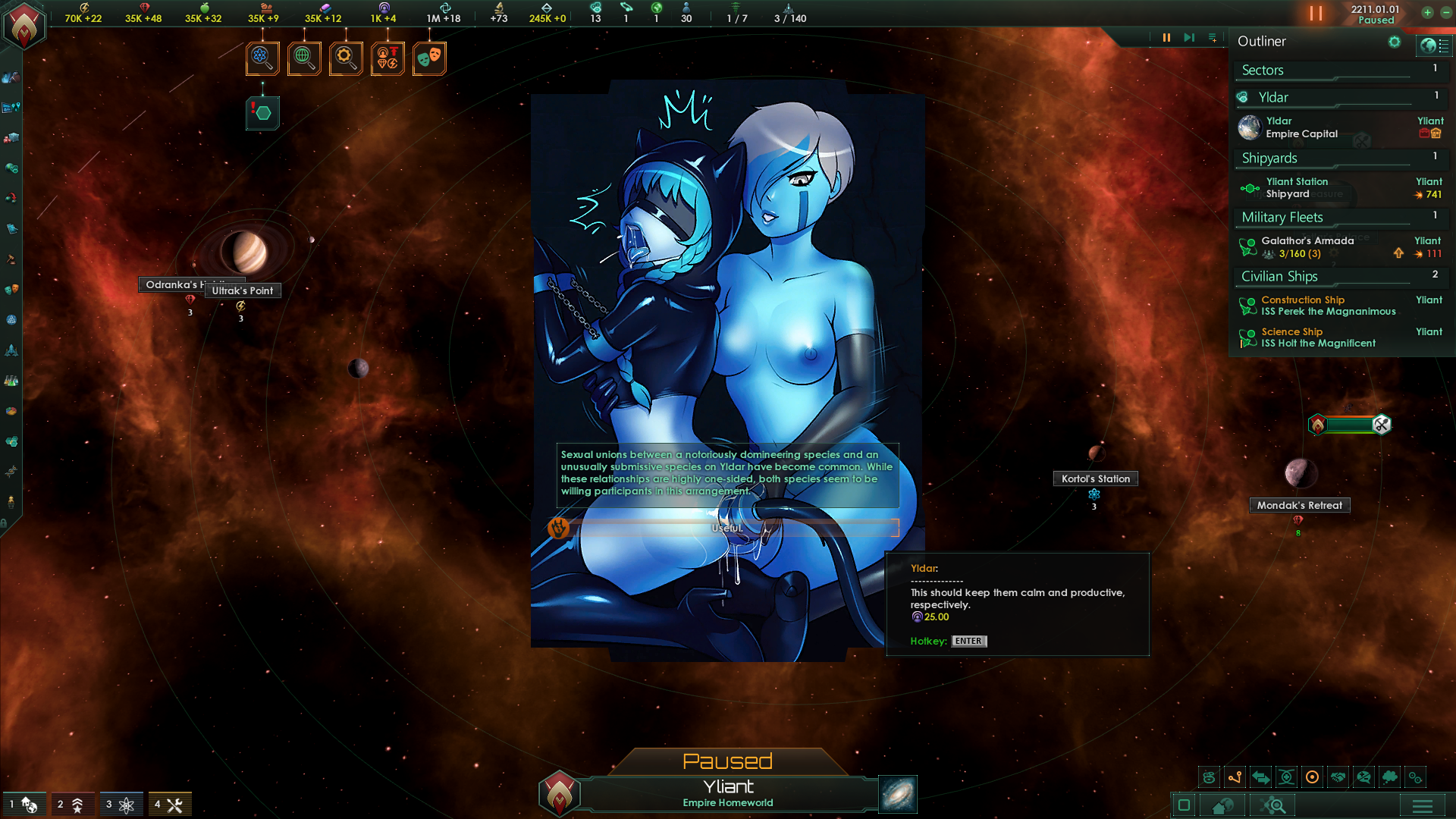Viewport: 1456px width, 819px height.
Task: Select control group 1 tab
Action: pos(22,804)
